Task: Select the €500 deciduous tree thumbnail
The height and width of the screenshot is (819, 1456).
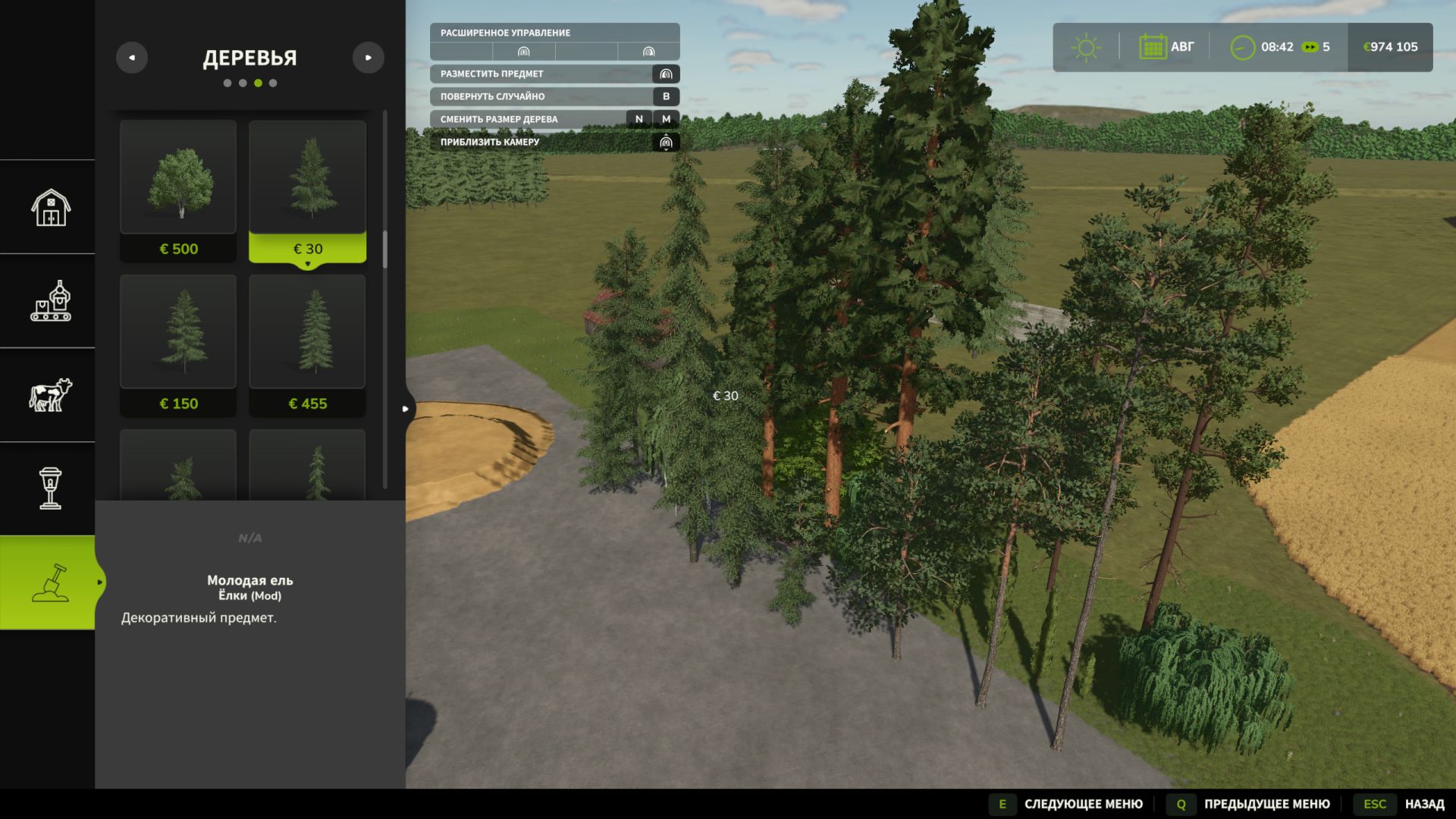Action: click(x=178, y=176)
